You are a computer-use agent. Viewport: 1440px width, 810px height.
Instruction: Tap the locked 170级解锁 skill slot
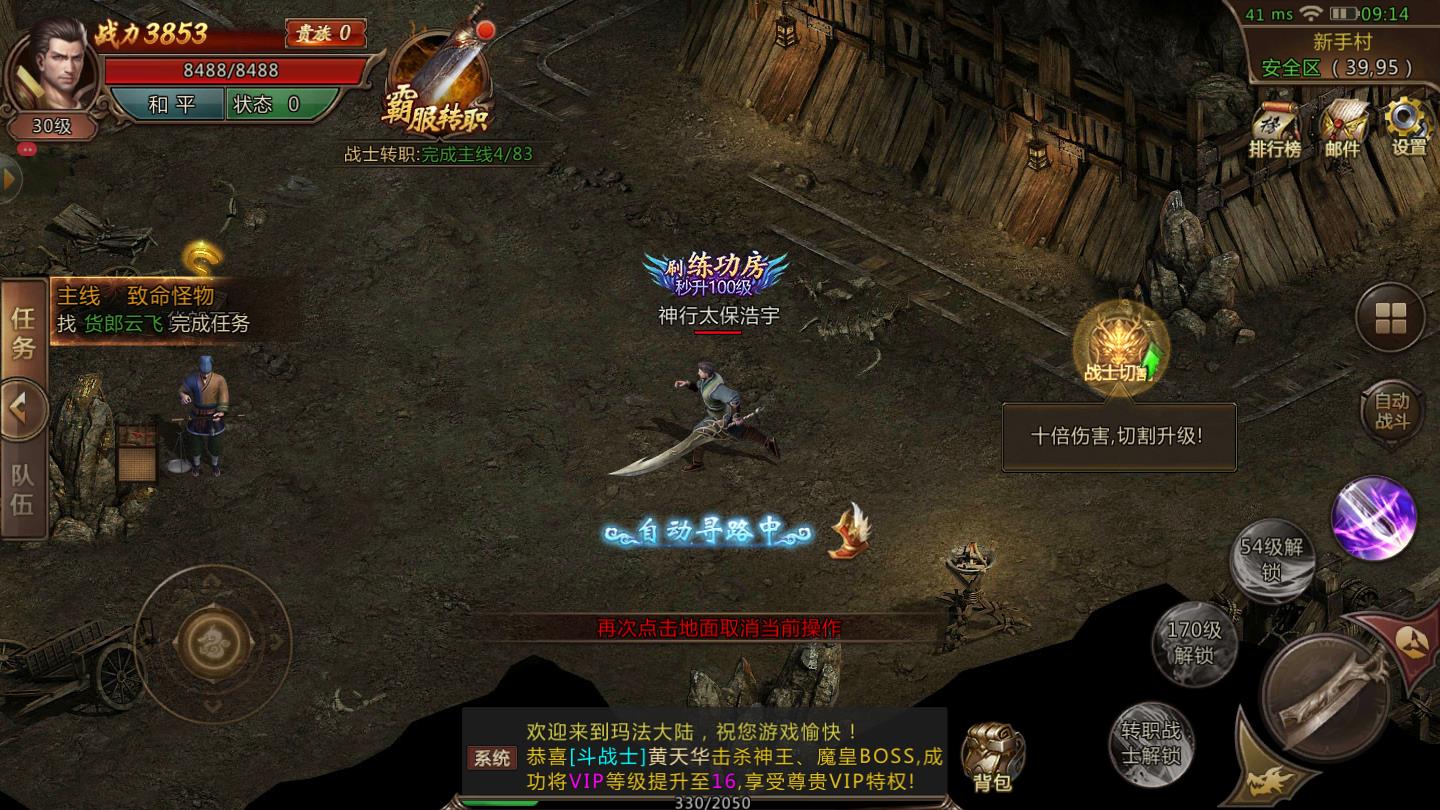[1195, 642]
